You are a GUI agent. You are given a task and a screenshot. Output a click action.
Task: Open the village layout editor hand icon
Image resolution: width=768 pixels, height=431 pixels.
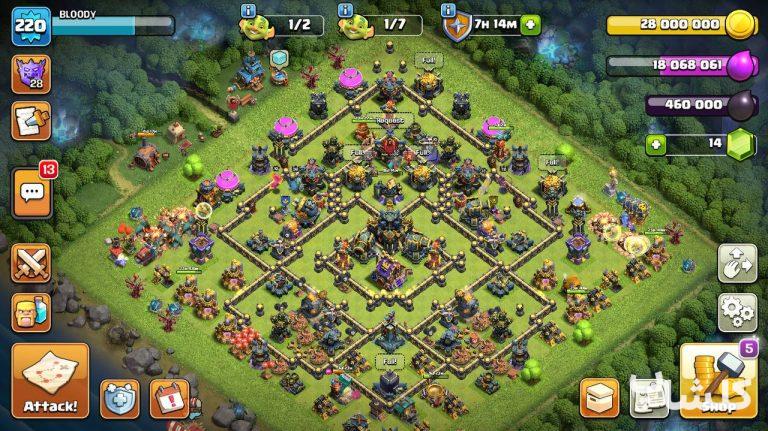[x=737, y=263]
